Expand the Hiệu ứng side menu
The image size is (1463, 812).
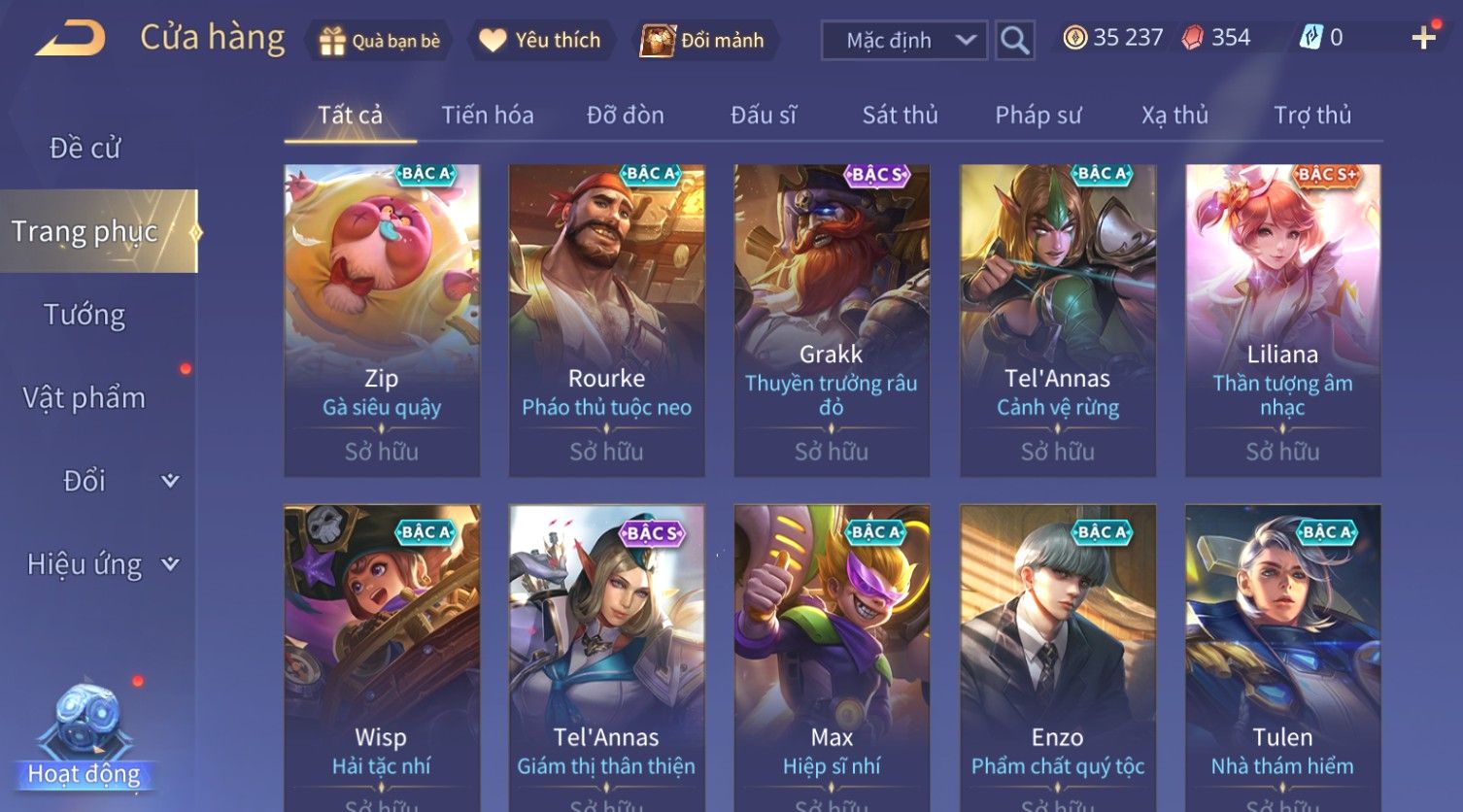tap(101, 564)
